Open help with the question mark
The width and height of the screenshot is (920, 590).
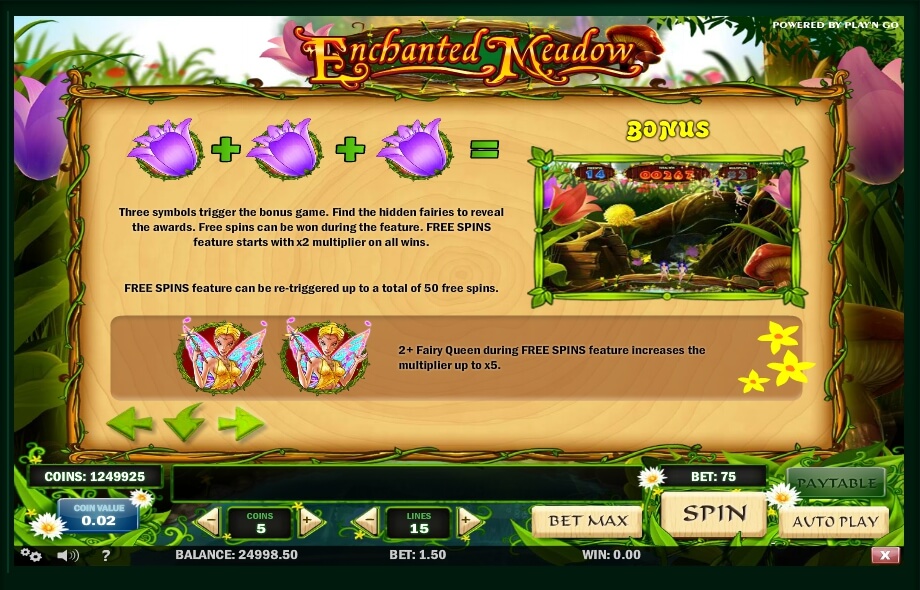[106, 555]
